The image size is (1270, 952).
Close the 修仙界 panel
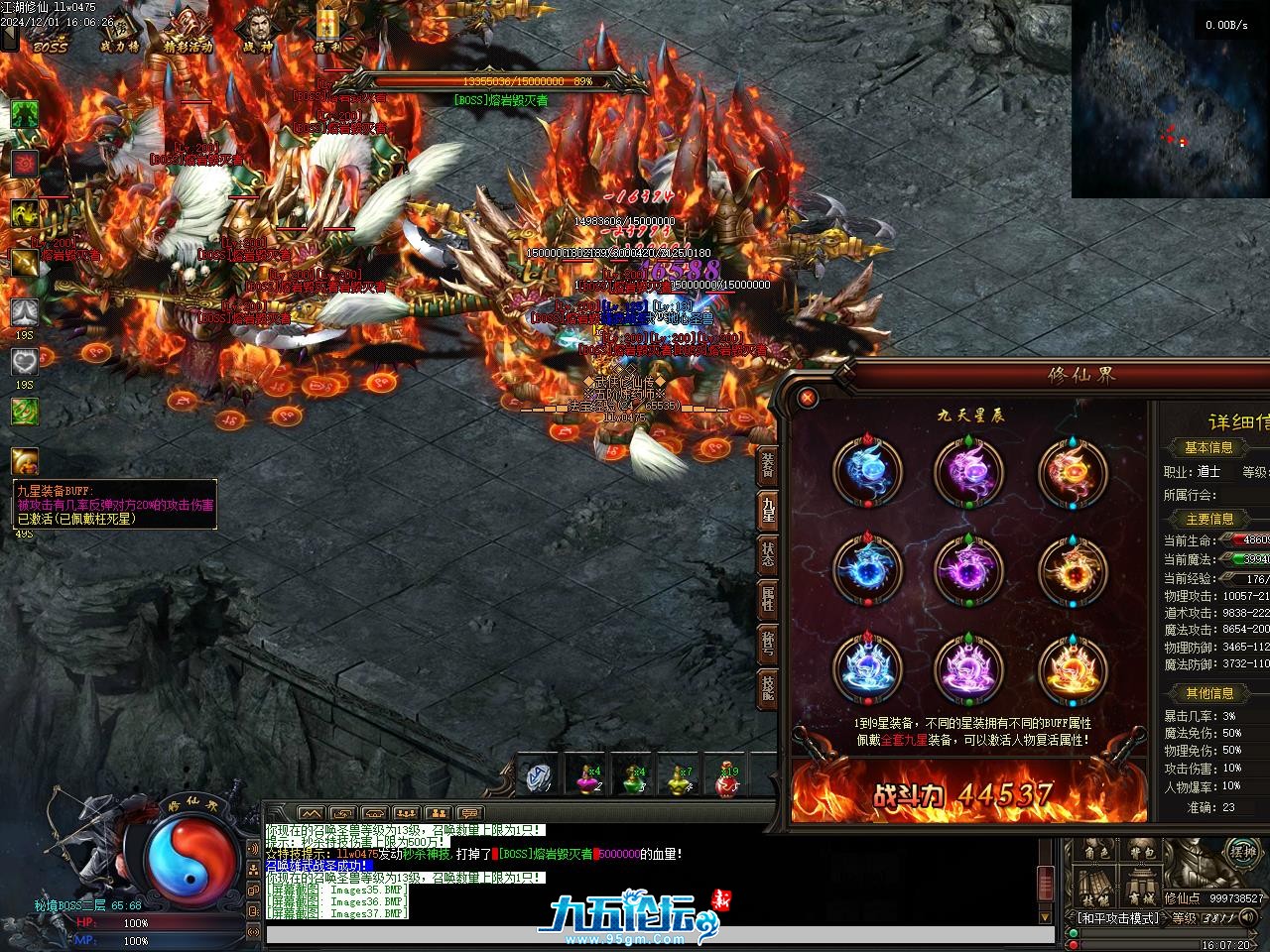pos(808,398)
